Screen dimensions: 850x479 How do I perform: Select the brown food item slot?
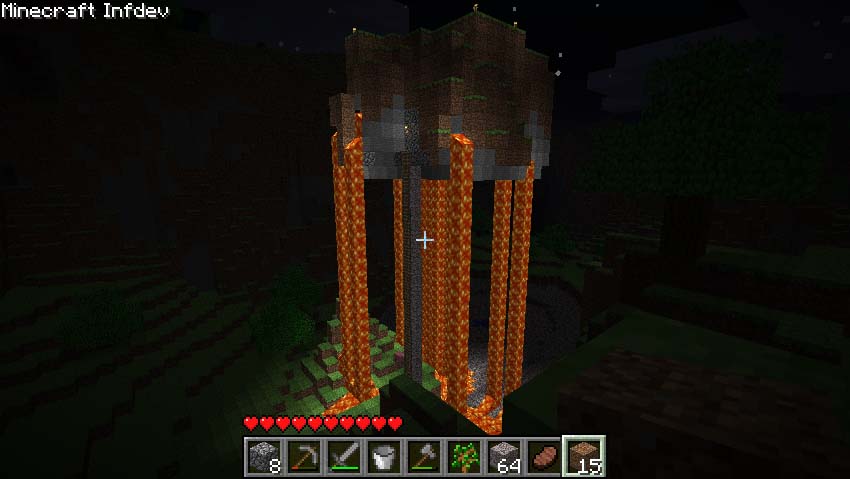coord(544,457)
